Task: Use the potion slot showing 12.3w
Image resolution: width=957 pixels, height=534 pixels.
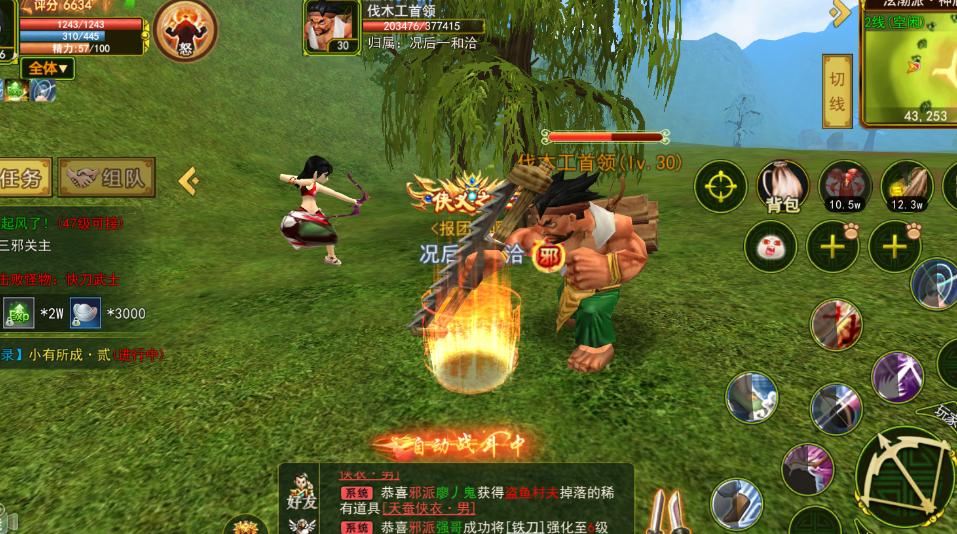Action: point(906,186)
